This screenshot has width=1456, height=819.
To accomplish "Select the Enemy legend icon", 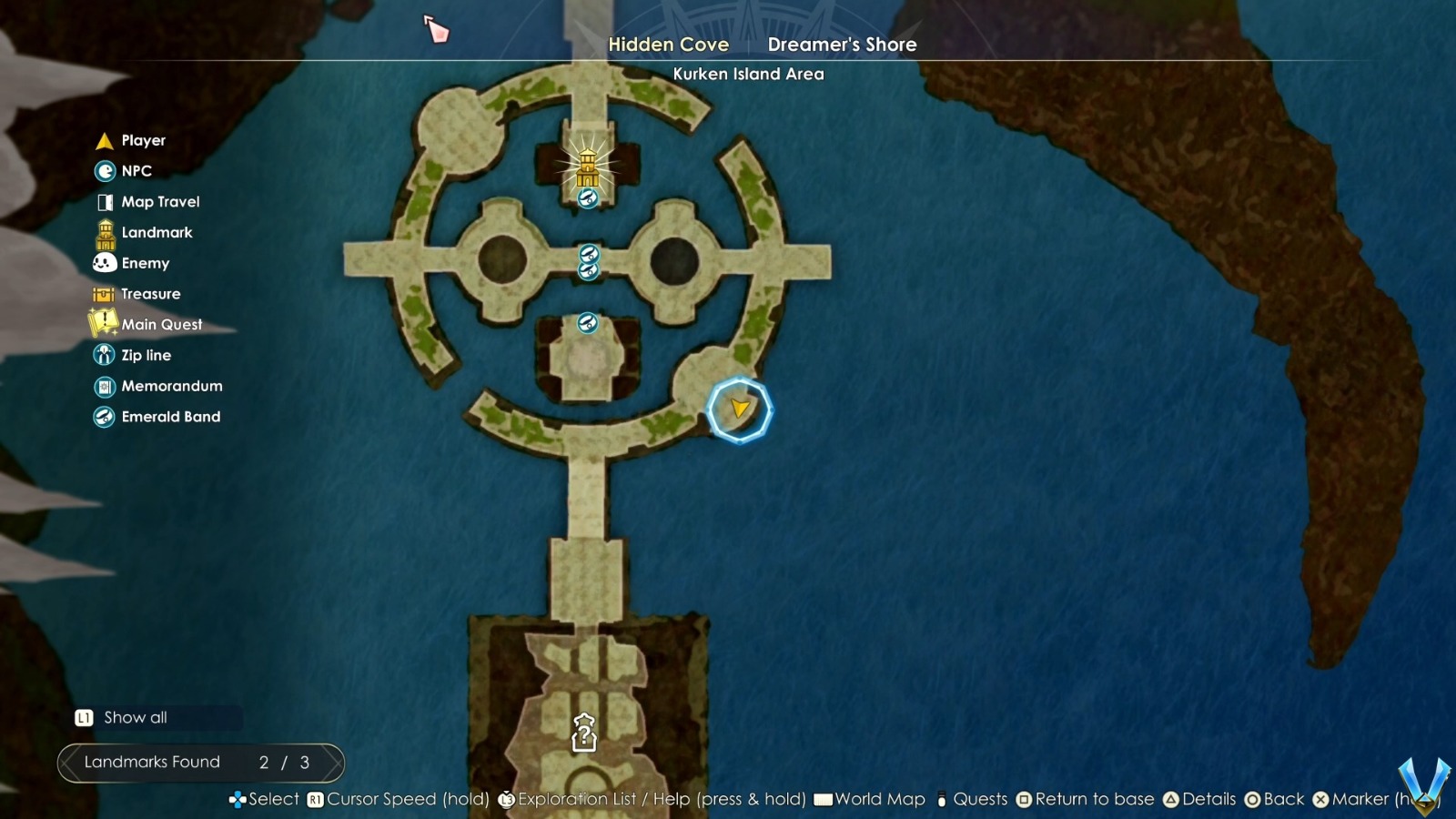I will pos(105,263).
